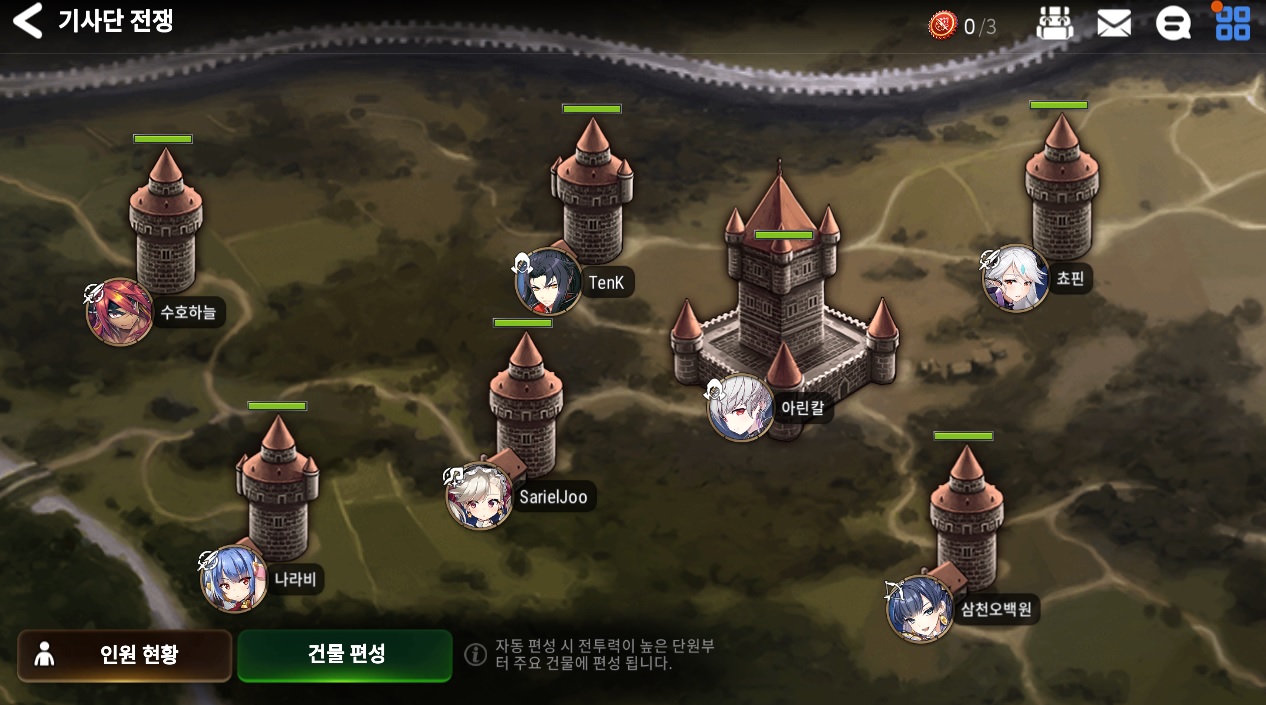This screenshot has height=705, width=1266.
Task: Select 삼천오백원's tower portrait
Action: (x=920, y=609)
